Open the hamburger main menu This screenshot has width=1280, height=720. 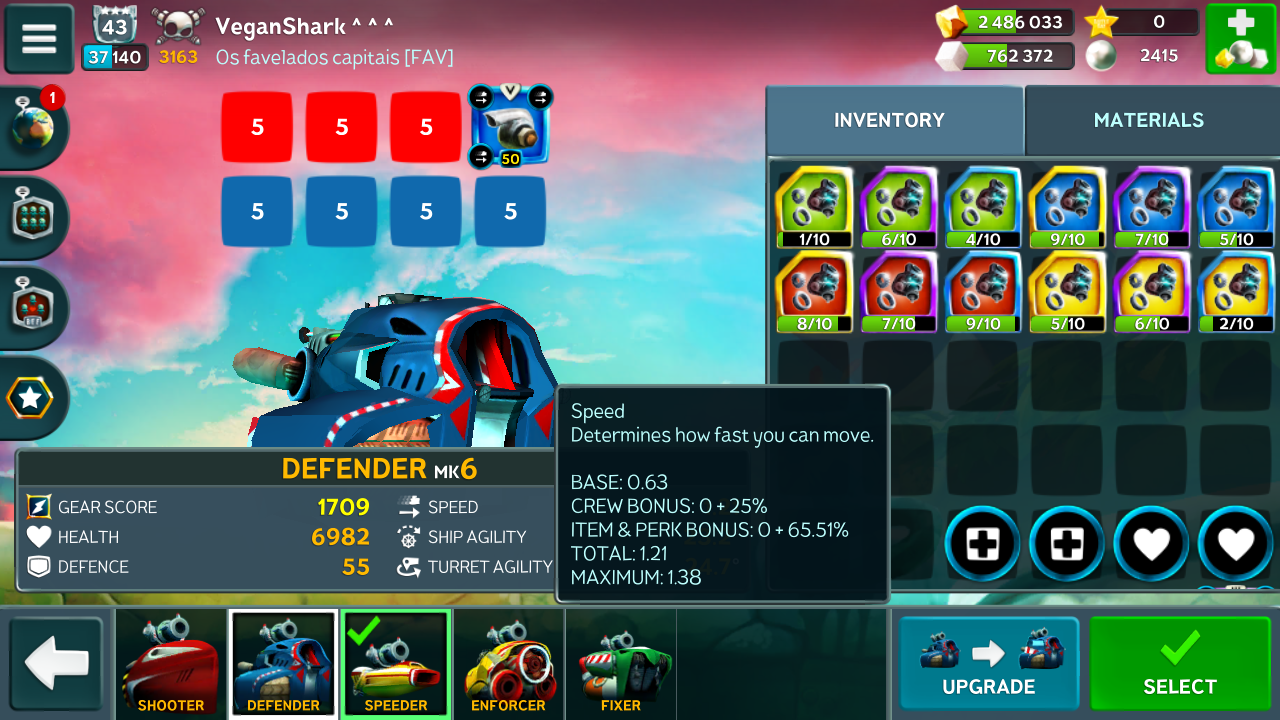[39, 38]
